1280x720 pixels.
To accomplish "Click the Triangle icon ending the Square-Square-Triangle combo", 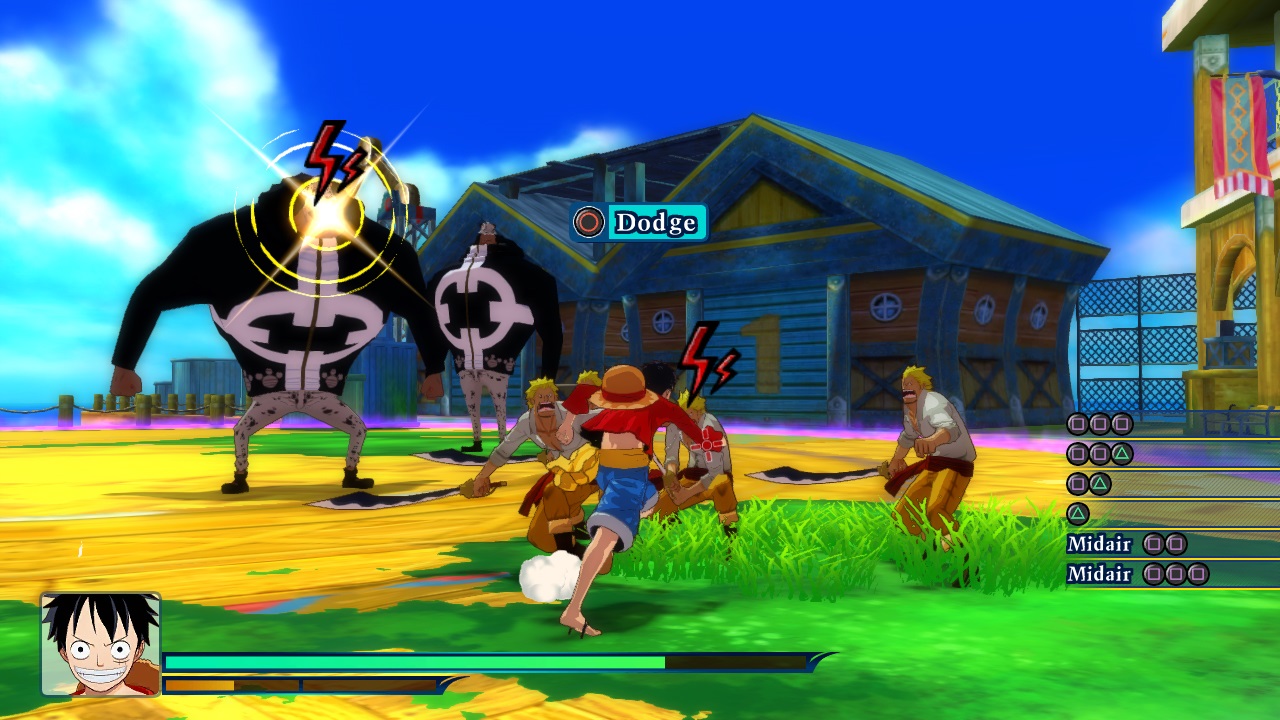I will tap(1120, 455).
